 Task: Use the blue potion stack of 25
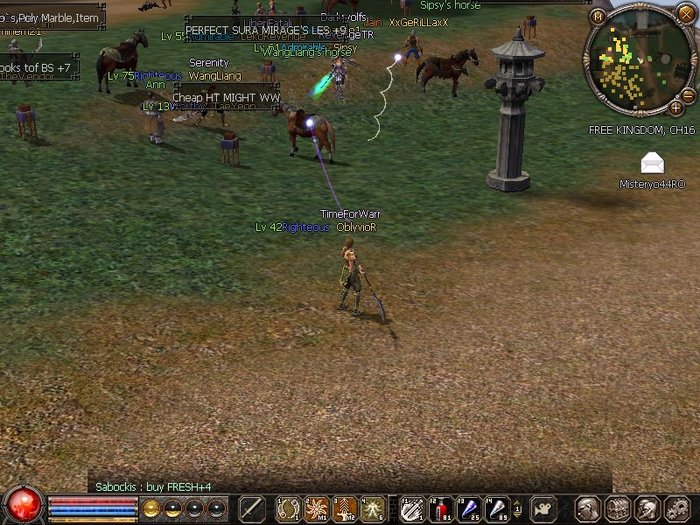[468, 509]
